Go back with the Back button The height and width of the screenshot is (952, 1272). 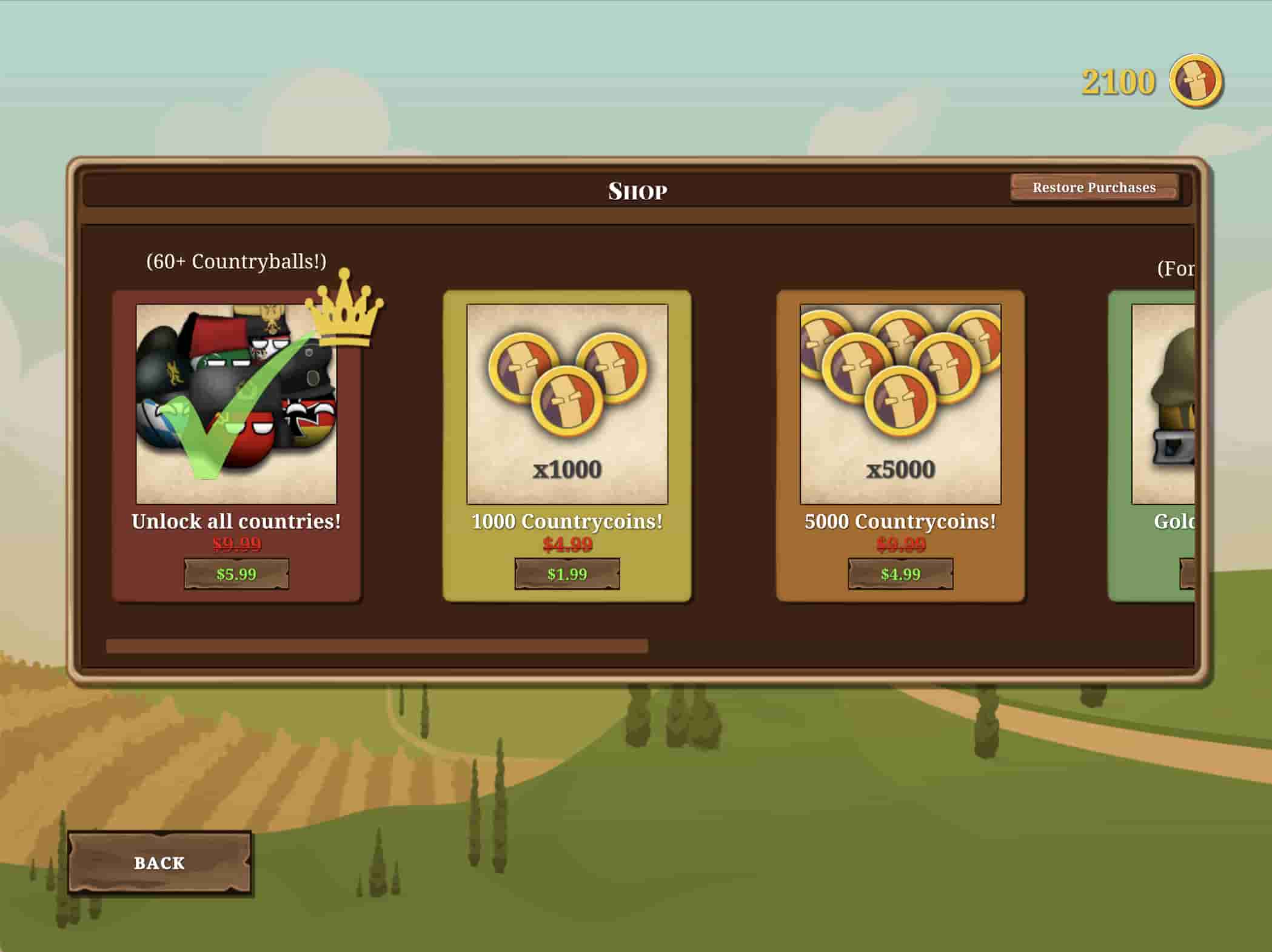(x=159, y=862)
